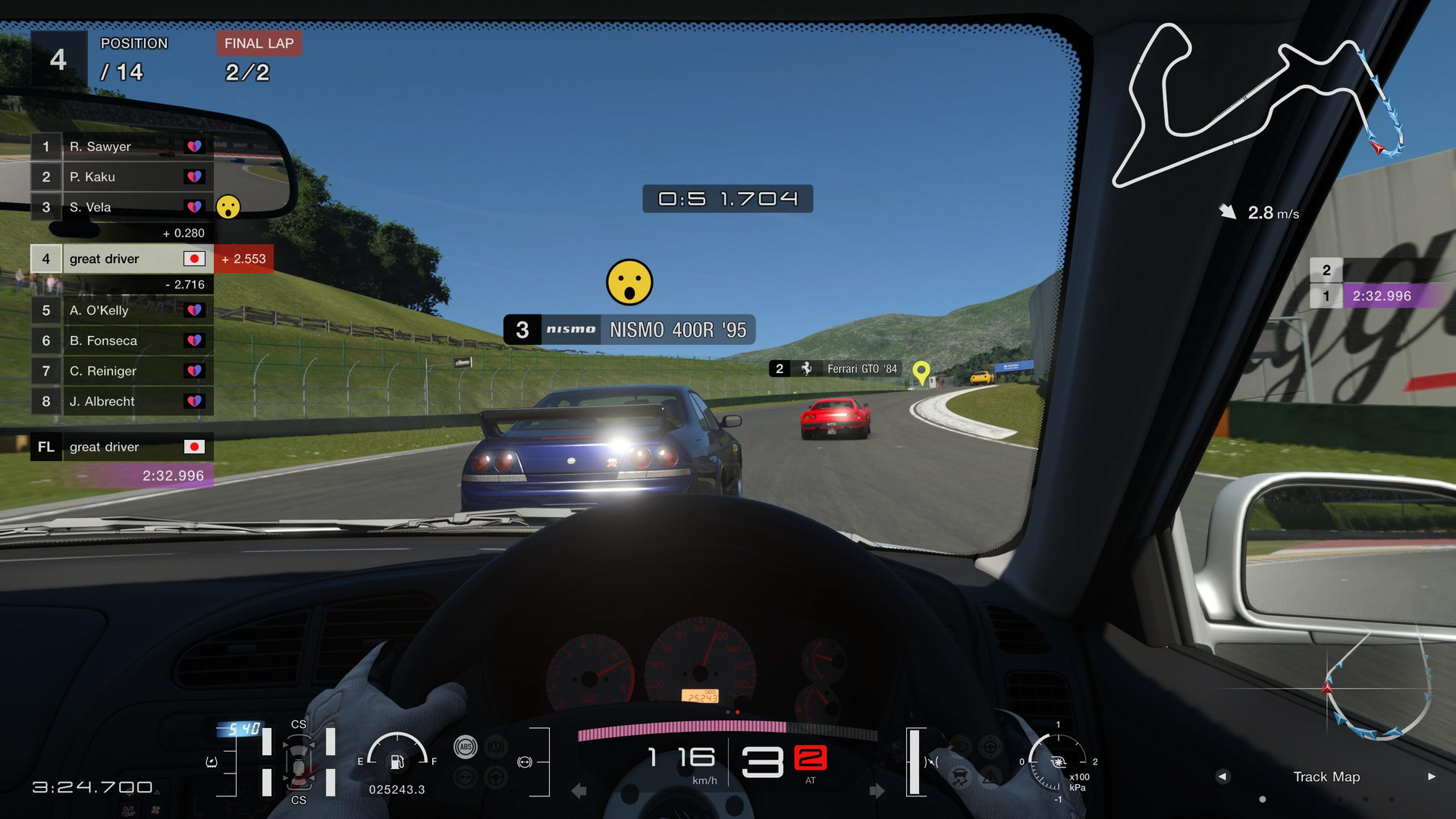Toggle the ABS indicator icon
The height and width of the screenshot is (819, 1456).
point(465,747)
